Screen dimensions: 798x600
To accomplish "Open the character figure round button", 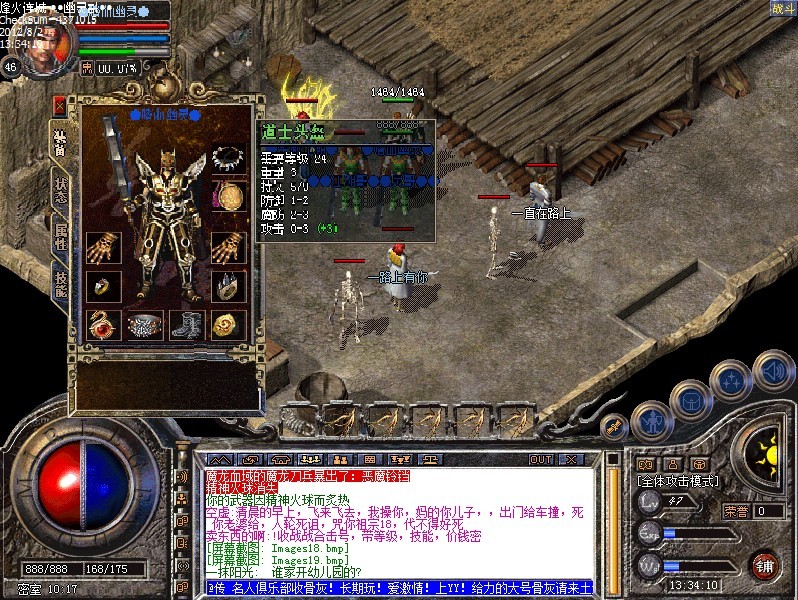I will click(x=650, y=420).
